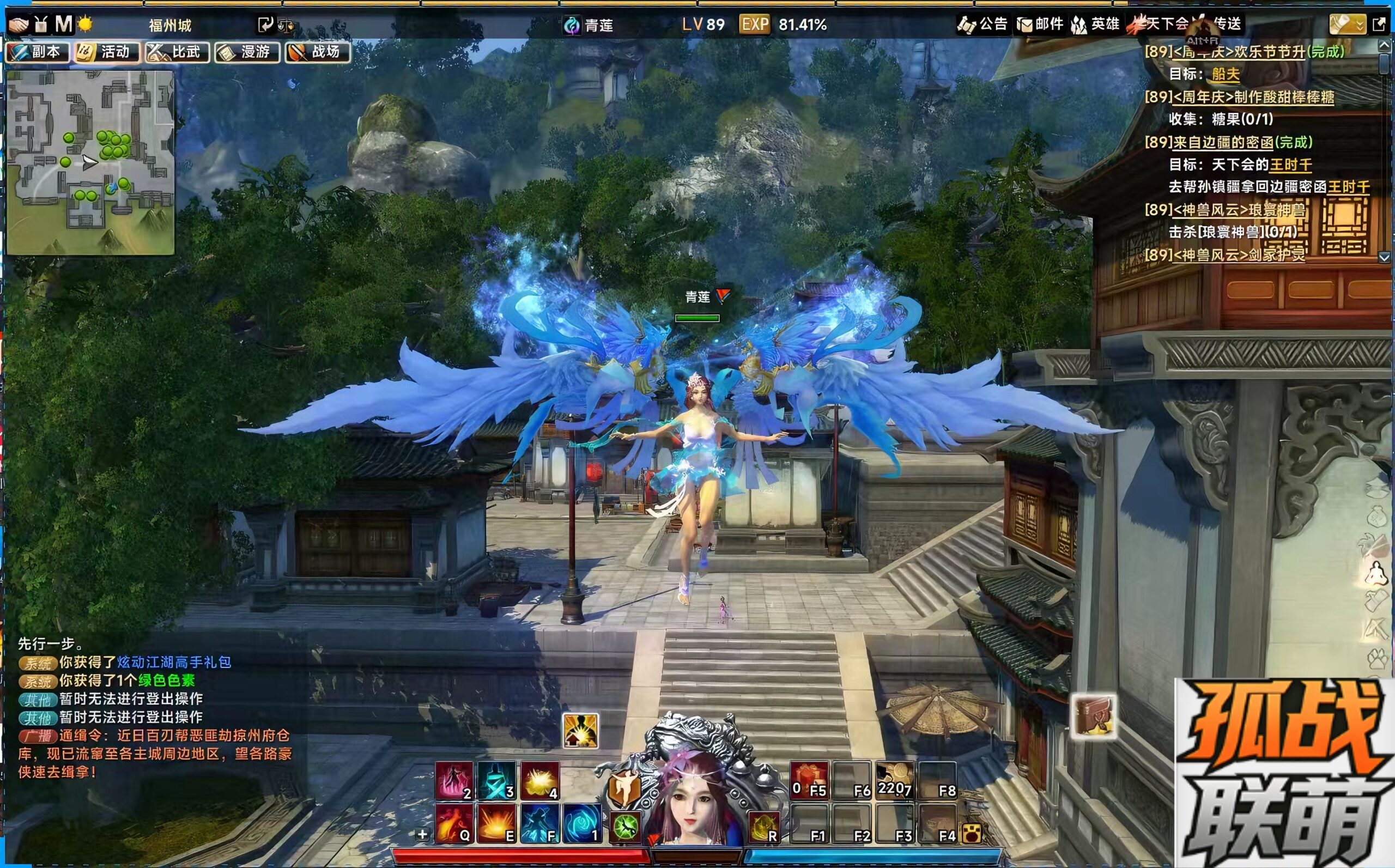This screenshot has height=868, width=1395.
Task: Open the 英雄 heroes panel
Action: (1096, 24)
